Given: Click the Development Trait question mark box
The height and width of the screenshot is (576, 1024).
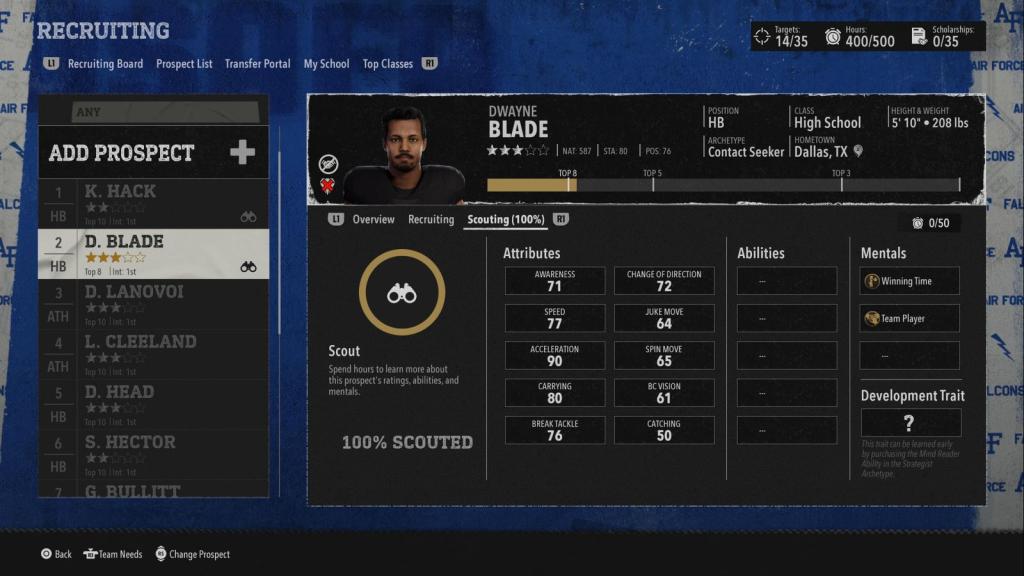Looking at the screenshot, I should point(910,422).
